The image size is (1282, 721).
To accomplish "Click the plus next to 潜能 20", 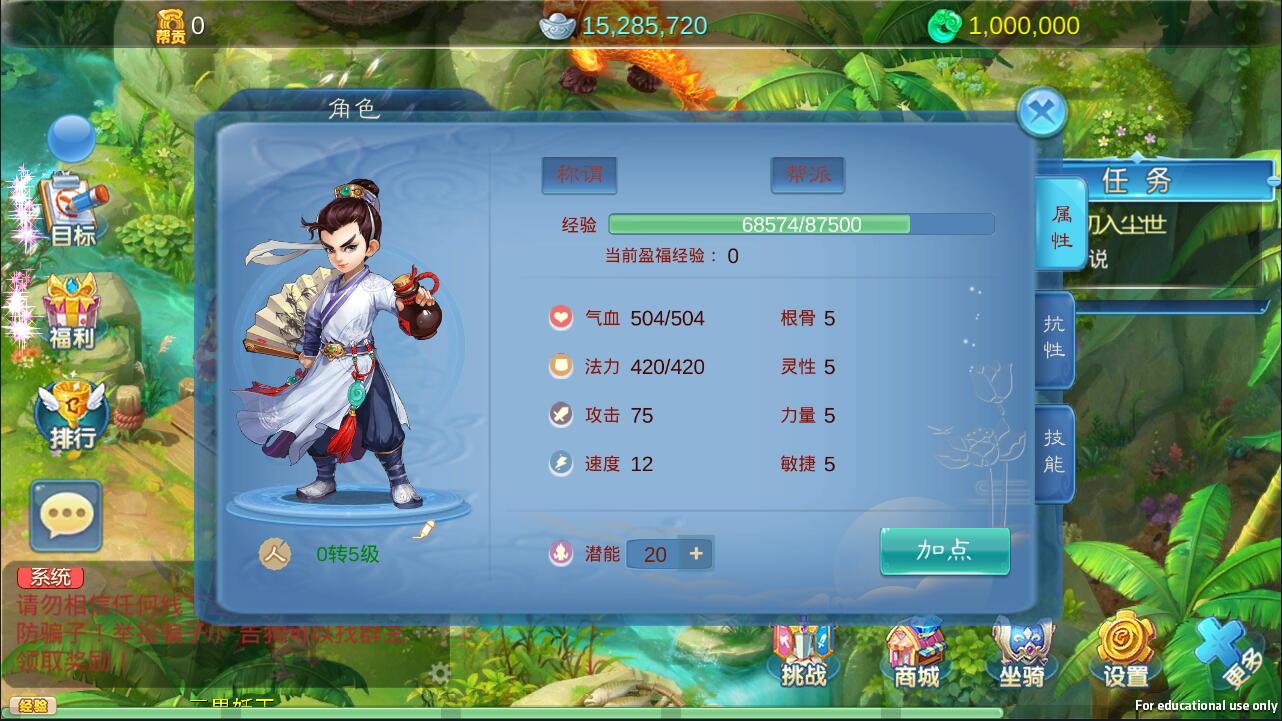I will [x=697, y=553].
